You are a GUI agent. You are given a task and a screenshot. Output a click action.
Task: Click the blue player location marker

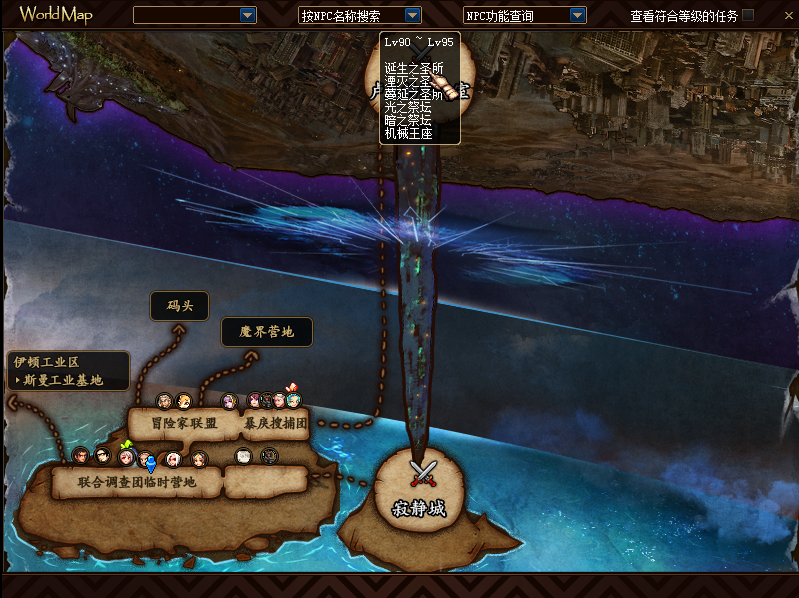point(151,463)
